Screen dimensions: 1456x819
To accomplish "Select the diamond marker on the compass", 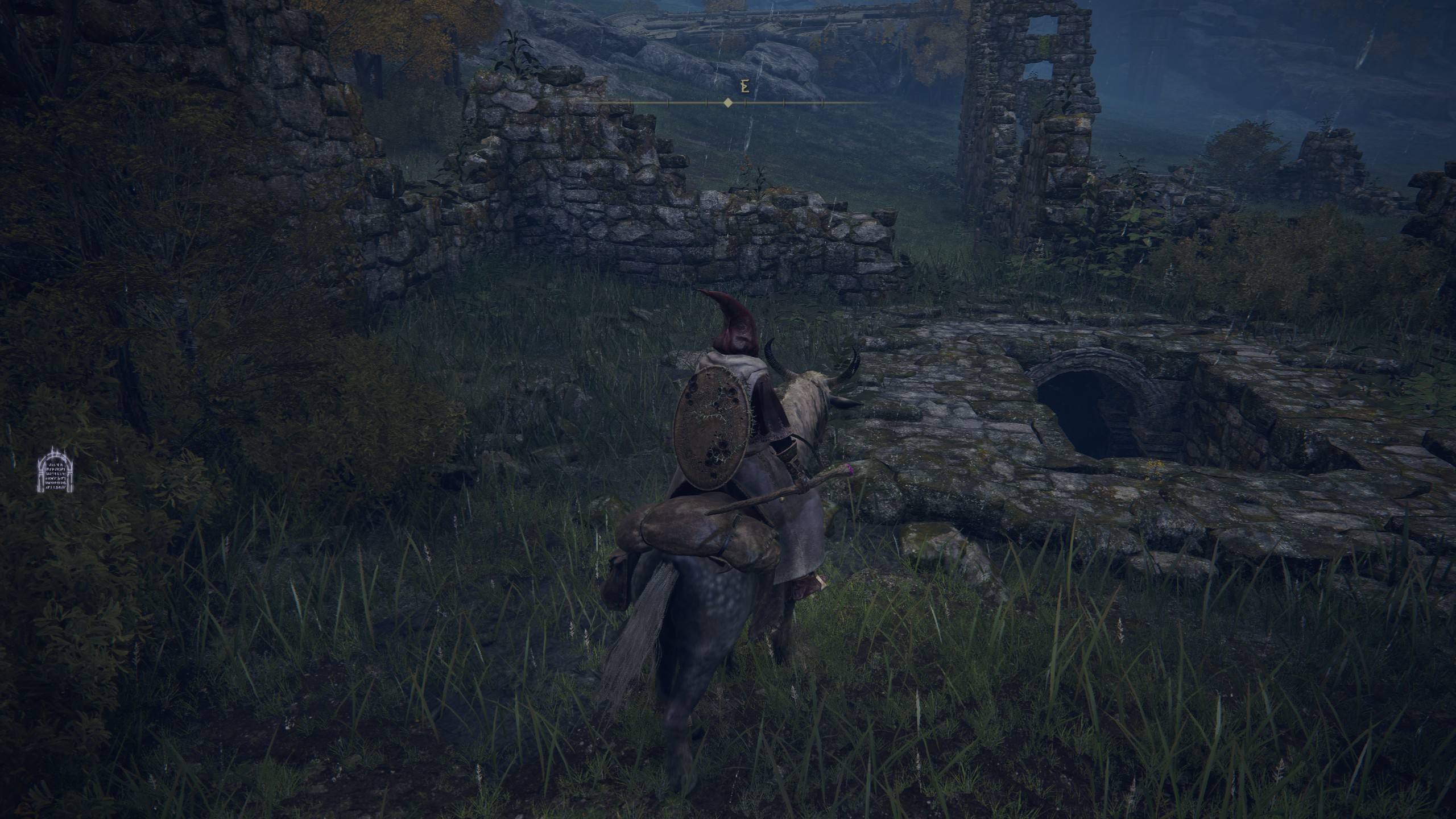I will [727, 103].
